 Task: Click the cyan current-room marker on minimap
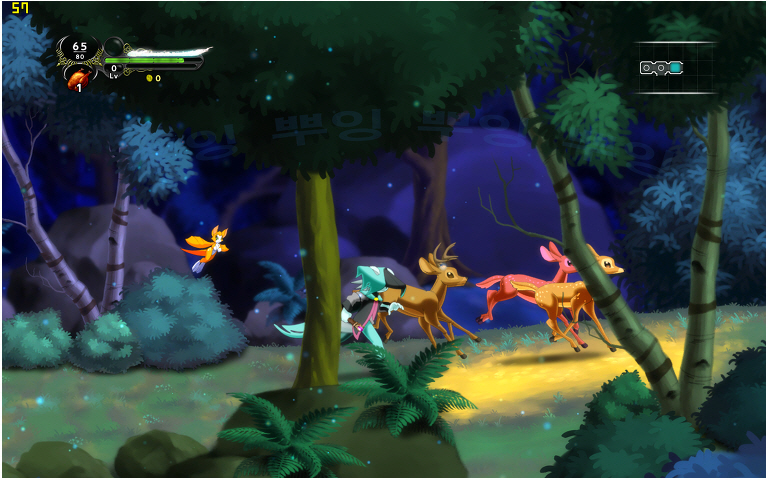click(x=676, y=68)
